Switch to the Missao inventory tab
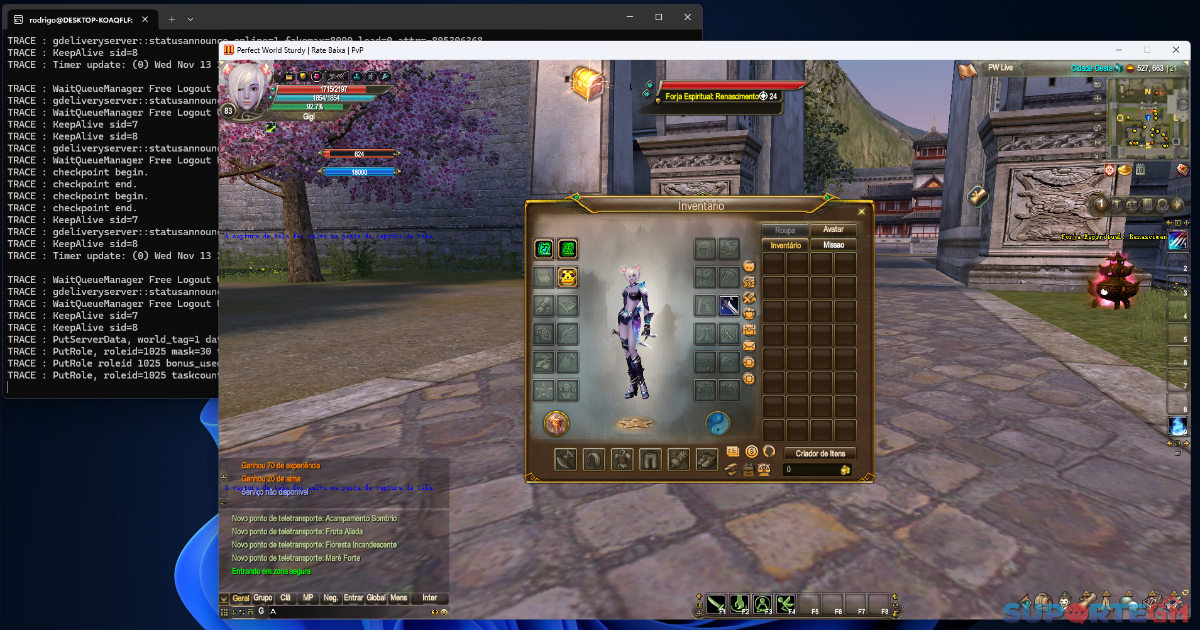 pos(833,244)
